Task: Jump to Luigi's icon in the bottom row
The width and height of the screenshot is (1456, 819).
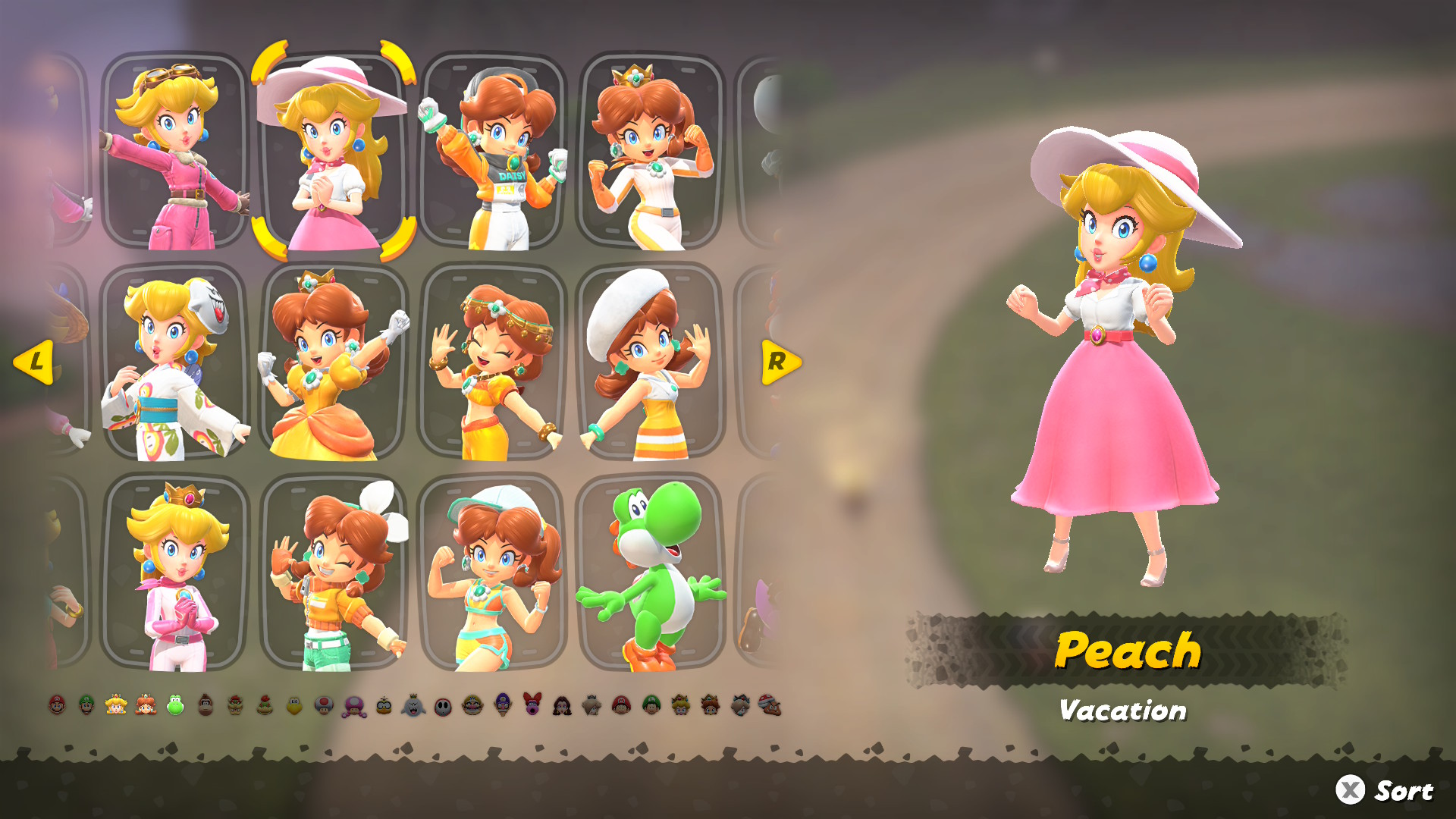Action: point(86,705)
